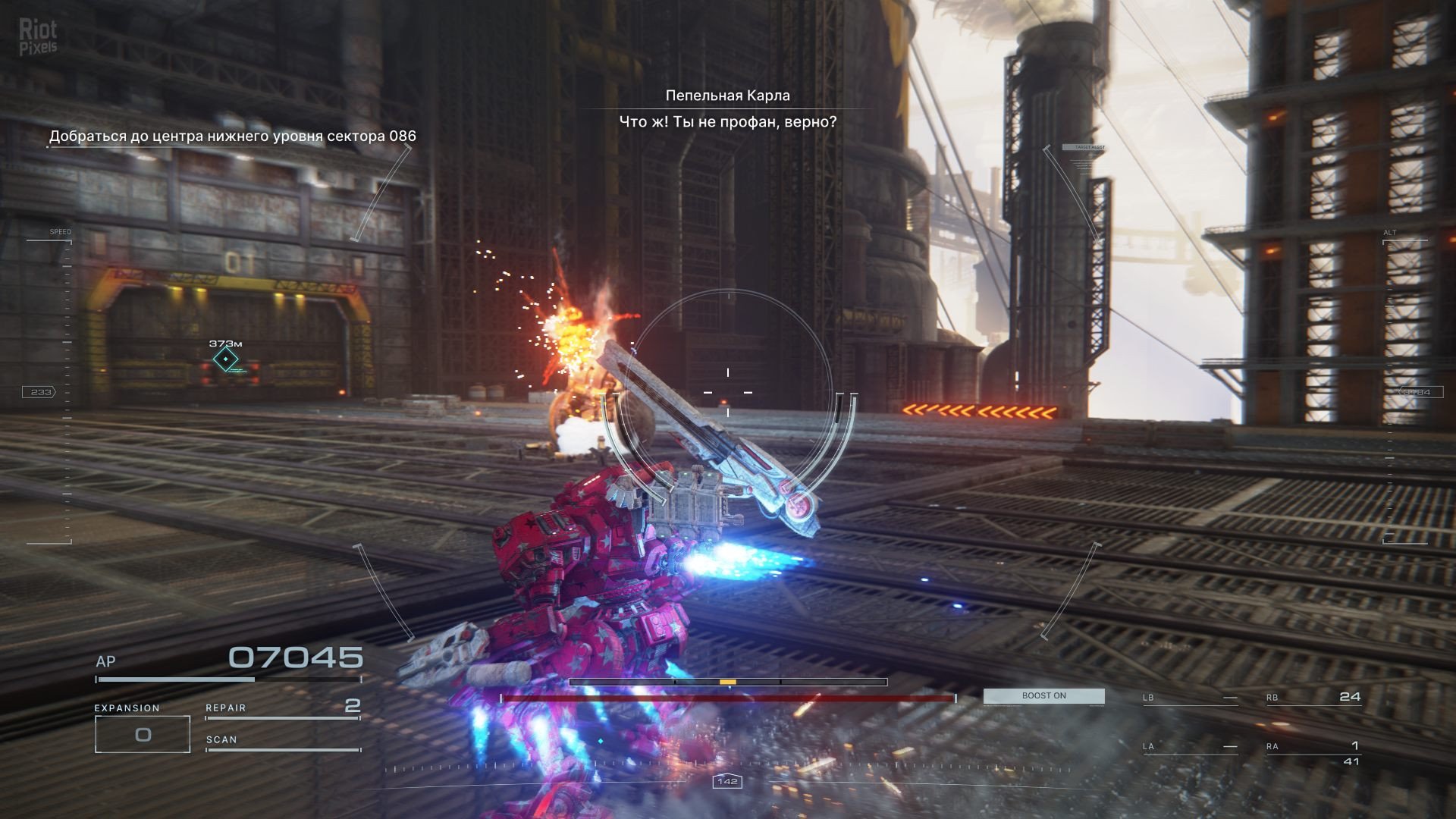Viewport: 1456px width, 819px height.
Task: Activate the Expansion slot box
Action: (143, 734)
